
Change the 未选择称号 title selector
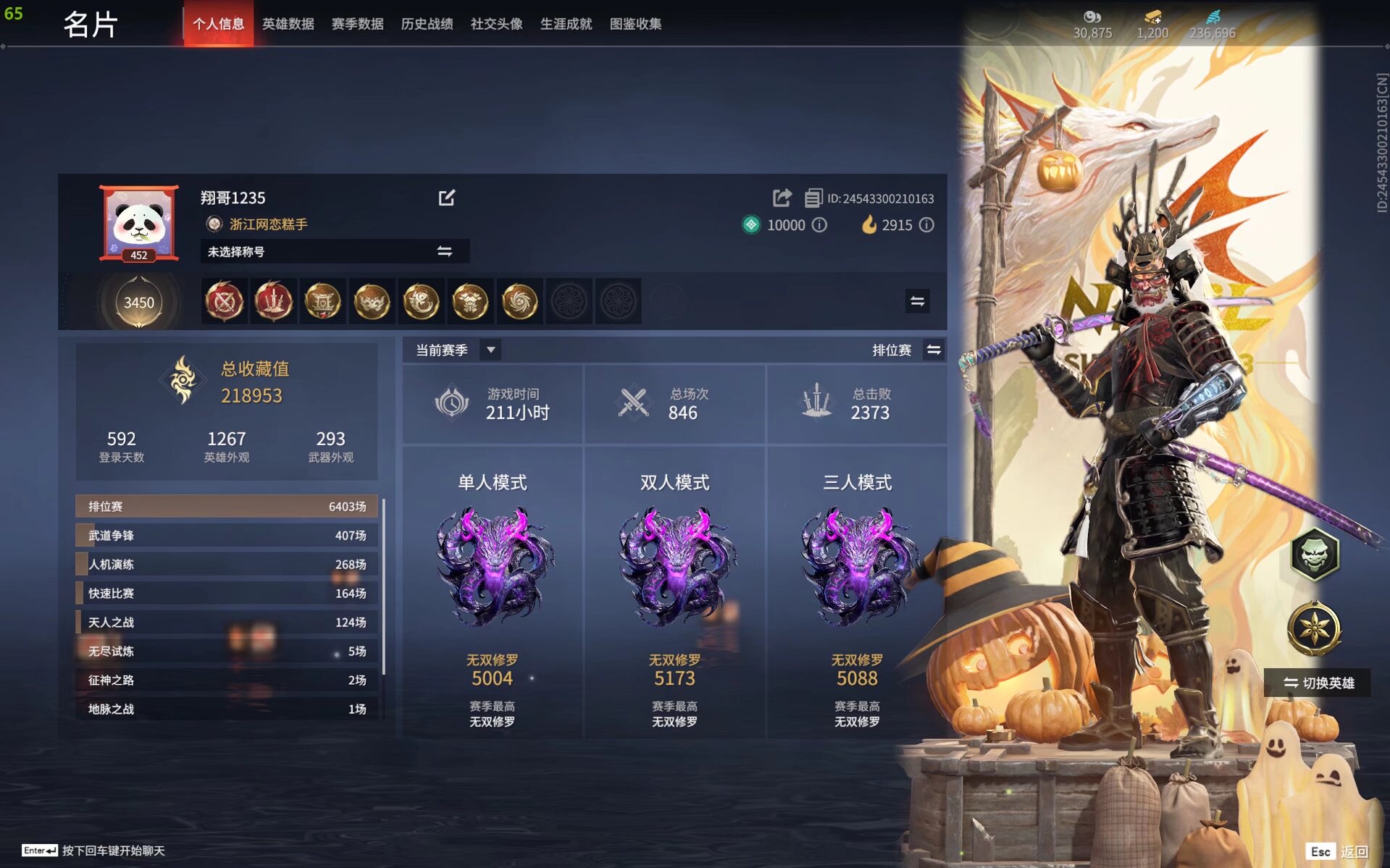pyautogui.click(x=444, y=251)
